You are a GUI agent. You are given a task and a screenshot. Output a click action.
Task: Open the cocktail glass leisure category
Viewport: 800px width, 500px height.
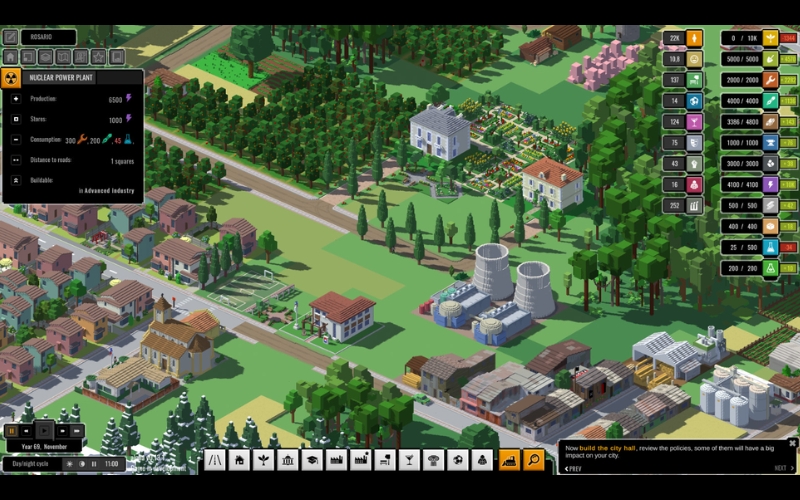(409, 460)
